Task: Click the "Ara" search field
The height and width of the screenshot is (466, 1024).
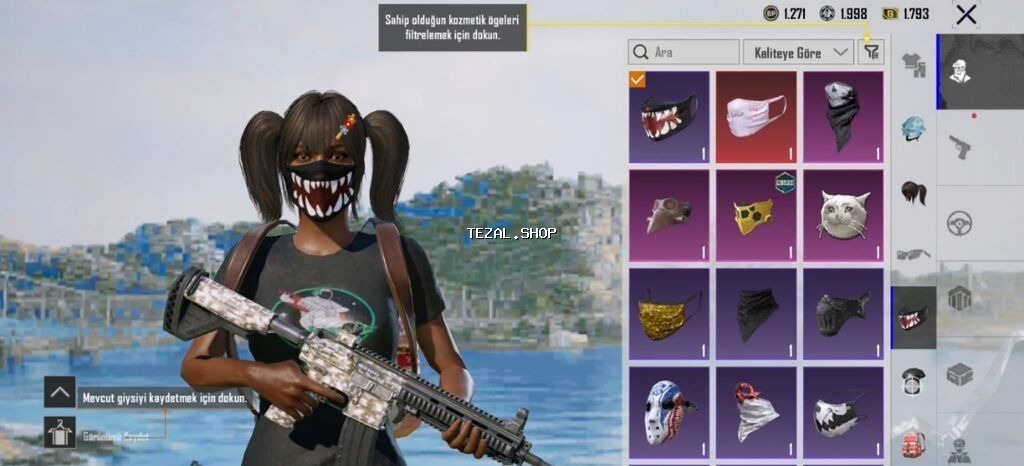Action: point(684,52)
